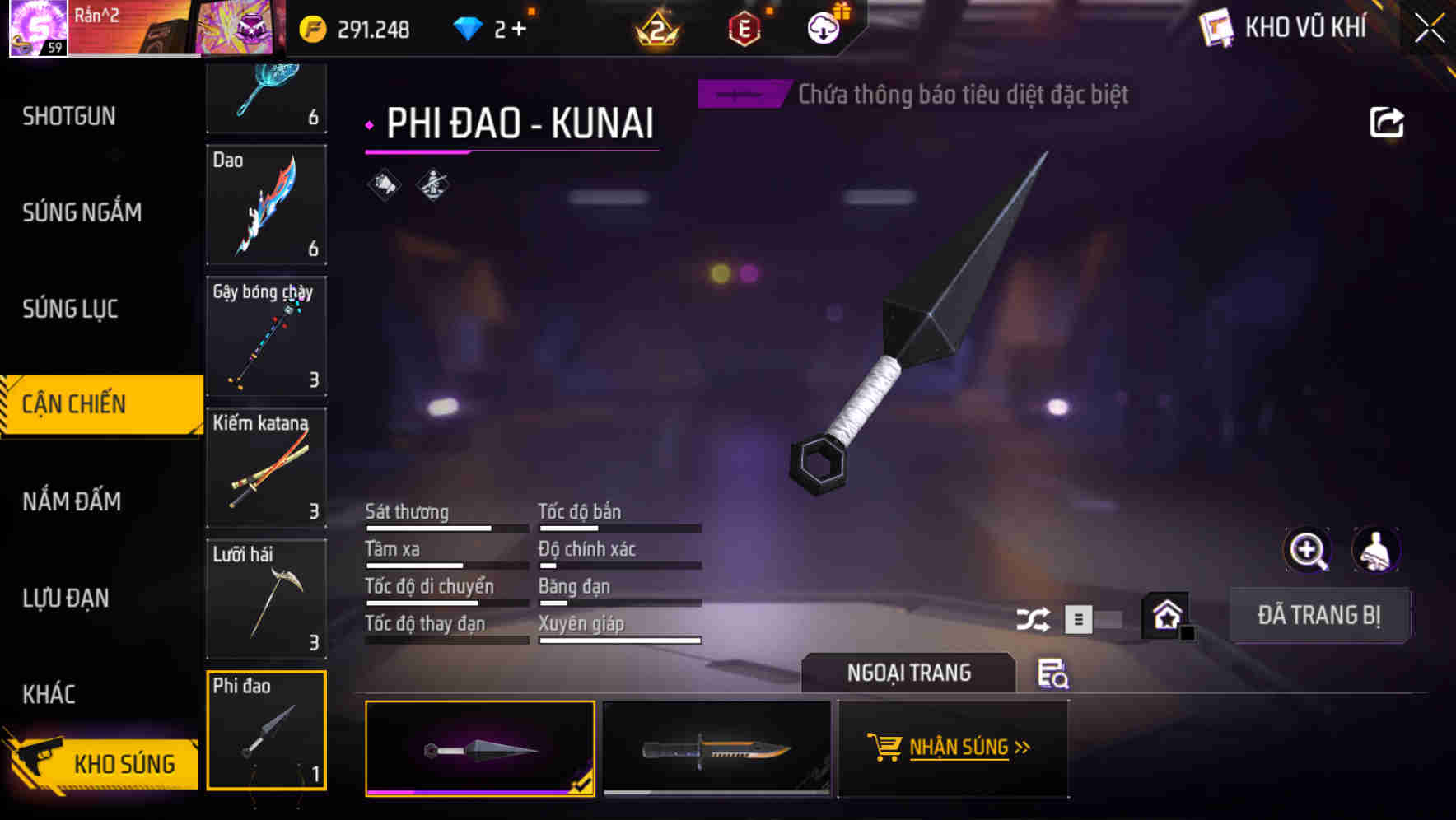The height and width of the screenshot is (820, 1456).
Task: Open the home workshop icon with star
Action: (1164, 615)
